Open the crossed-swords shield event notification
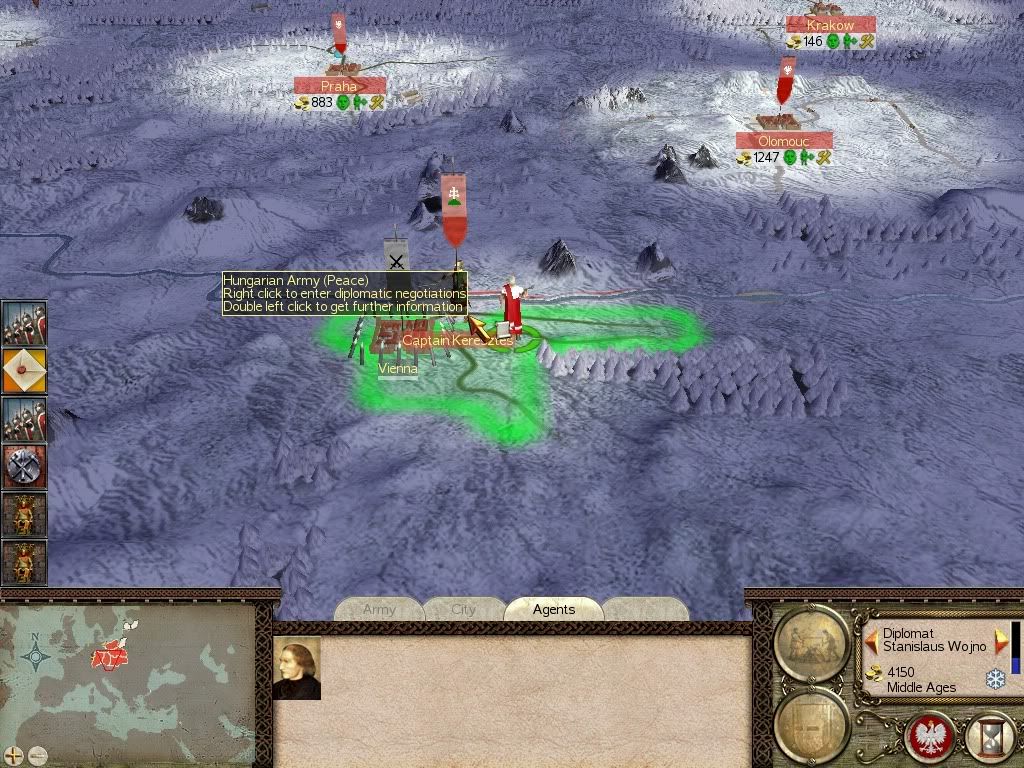Image resolution: width=1024 pixels, height=768 pixels. (23, 467)
